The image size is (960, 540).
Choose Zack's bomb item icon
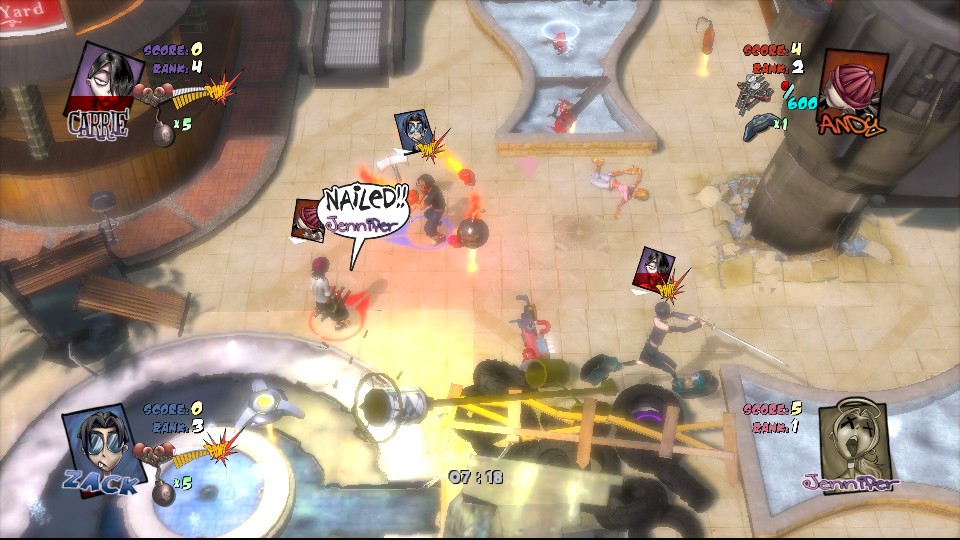160,488
